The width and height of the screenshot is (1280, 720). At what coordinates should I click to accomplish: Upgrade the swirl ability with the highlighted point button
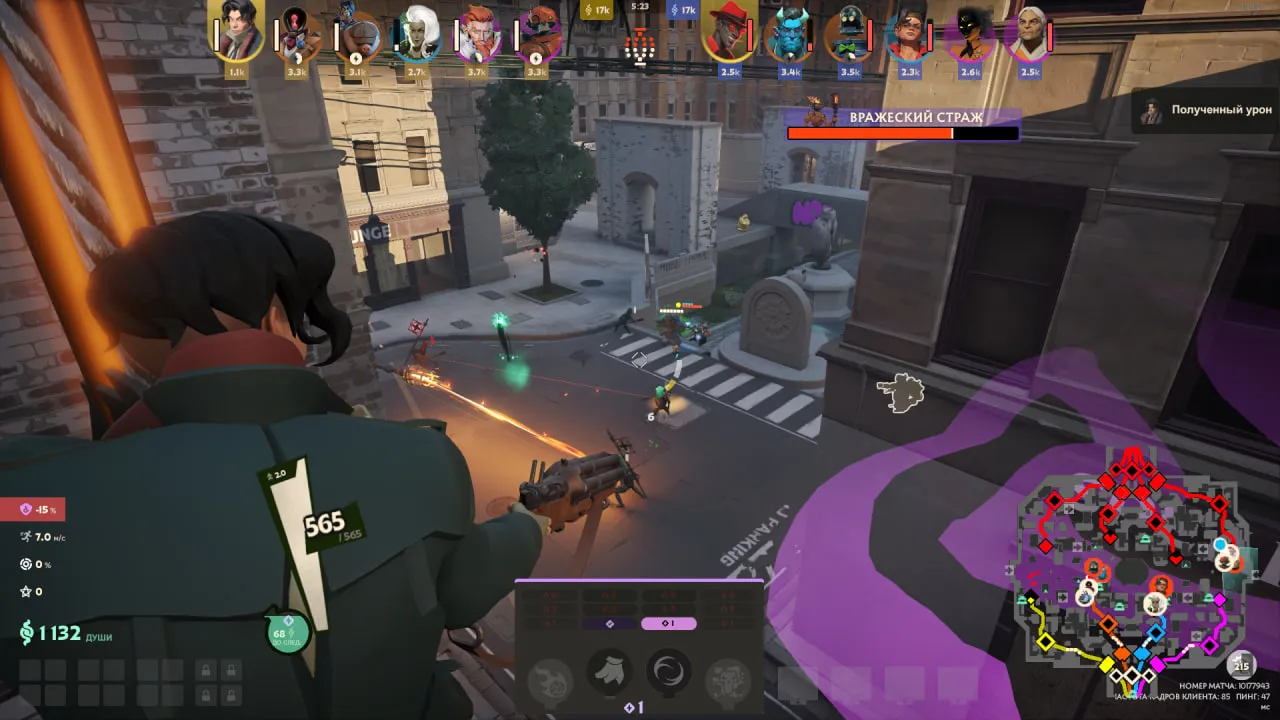pyautogui.click(x=669, y=624)
